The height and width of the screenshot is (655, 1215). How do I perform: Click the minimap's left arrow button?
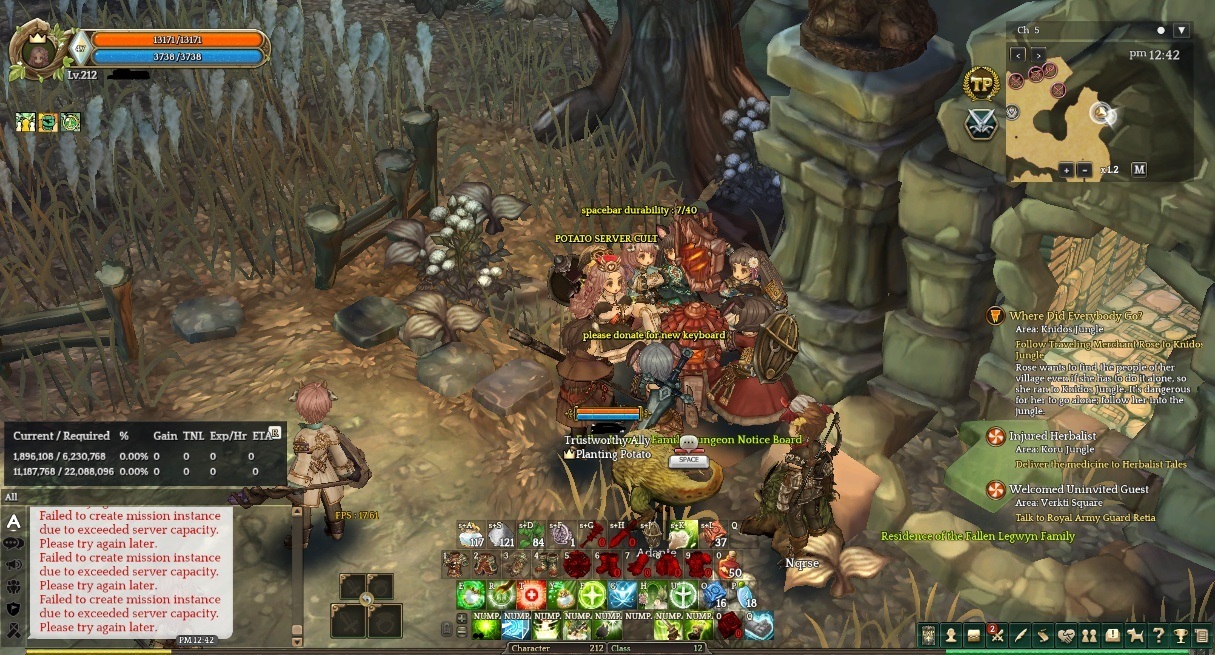coord(1019,54)
